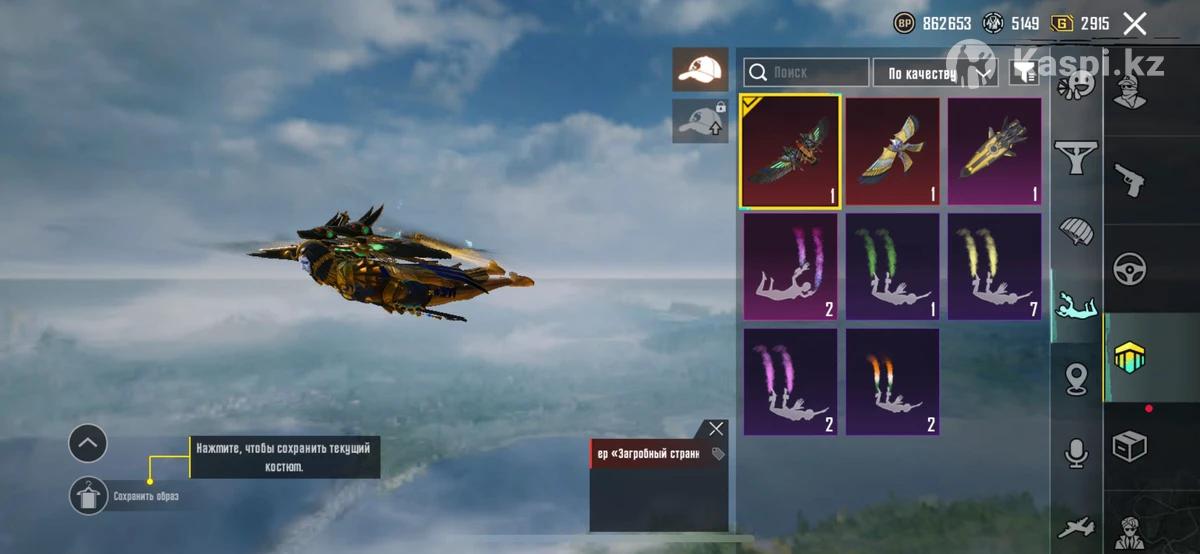Close the inventory screen with the X

[1134, 24]
